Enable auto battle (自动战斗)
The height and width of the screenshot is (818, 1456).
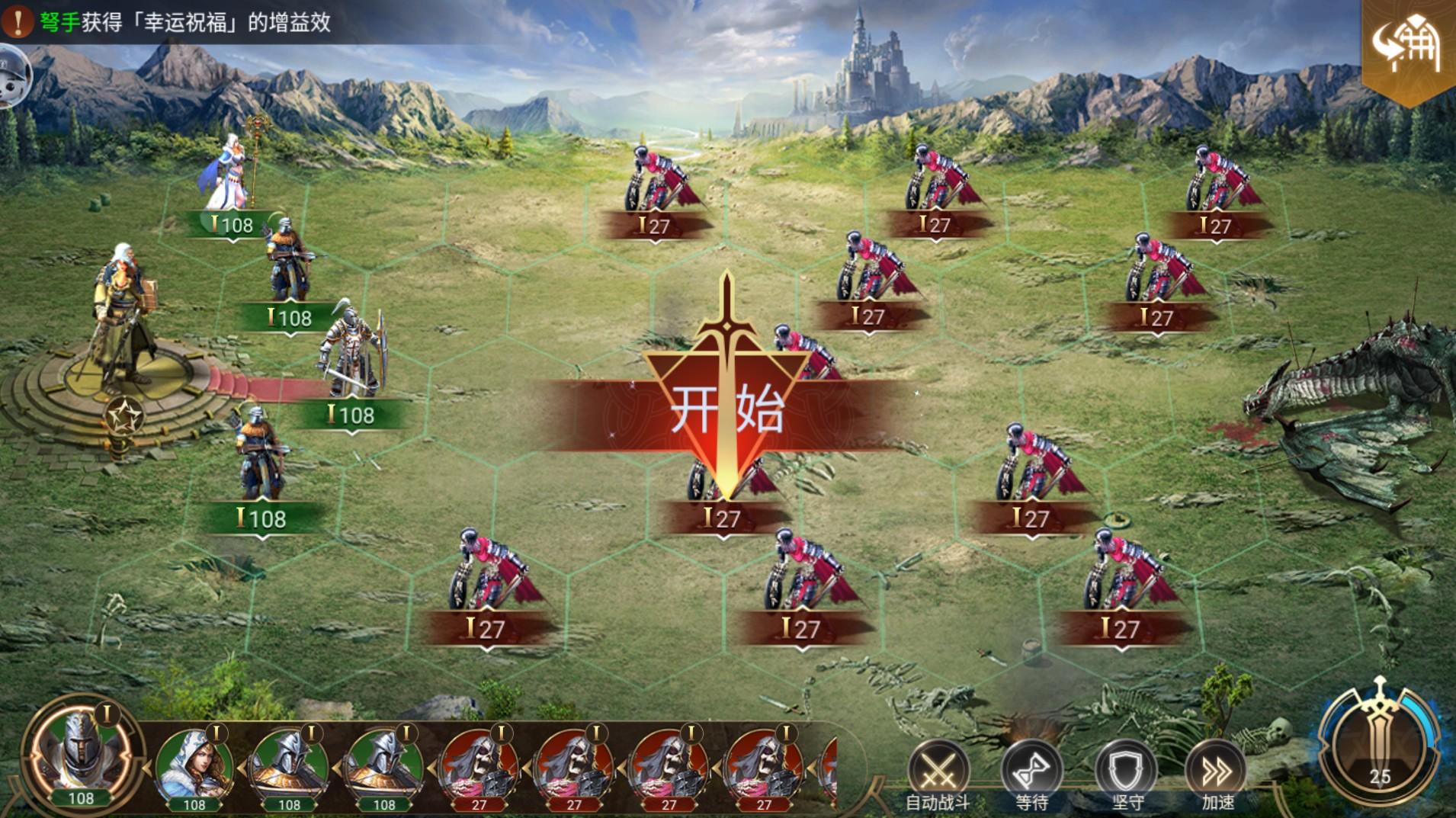[x=938, y=771]
